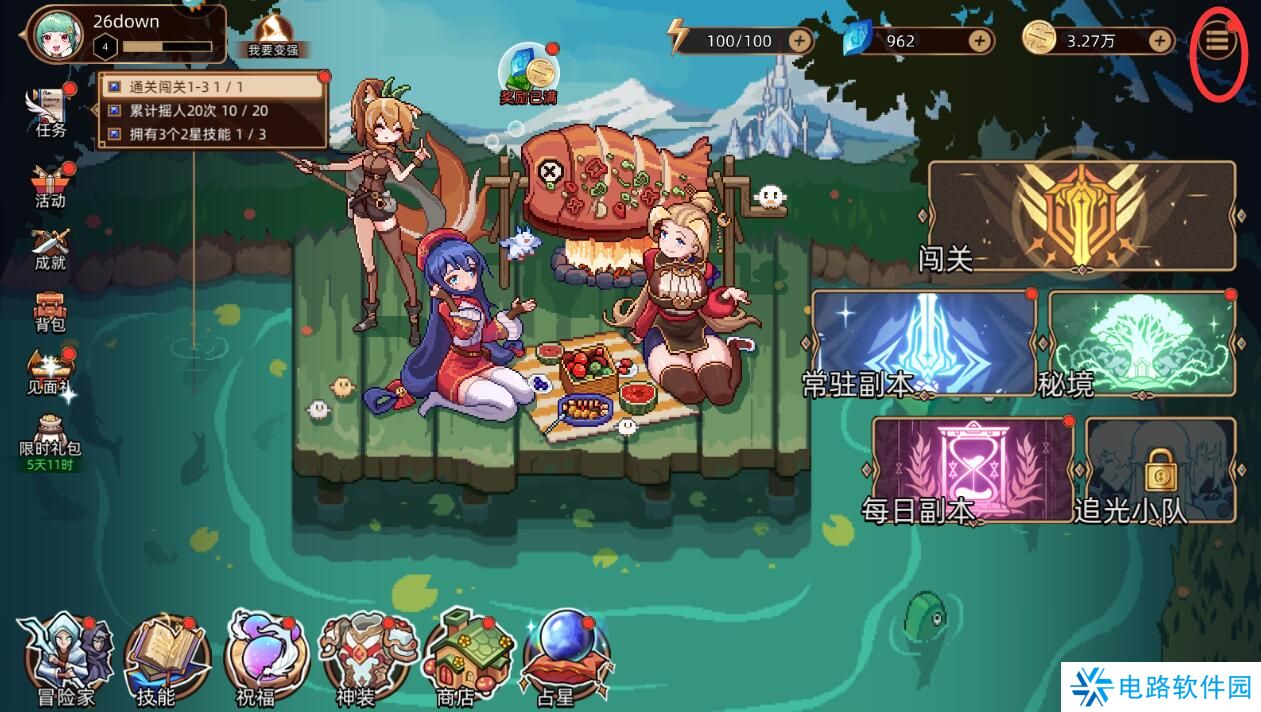Refill energy using the plus button

pos(800,41)
